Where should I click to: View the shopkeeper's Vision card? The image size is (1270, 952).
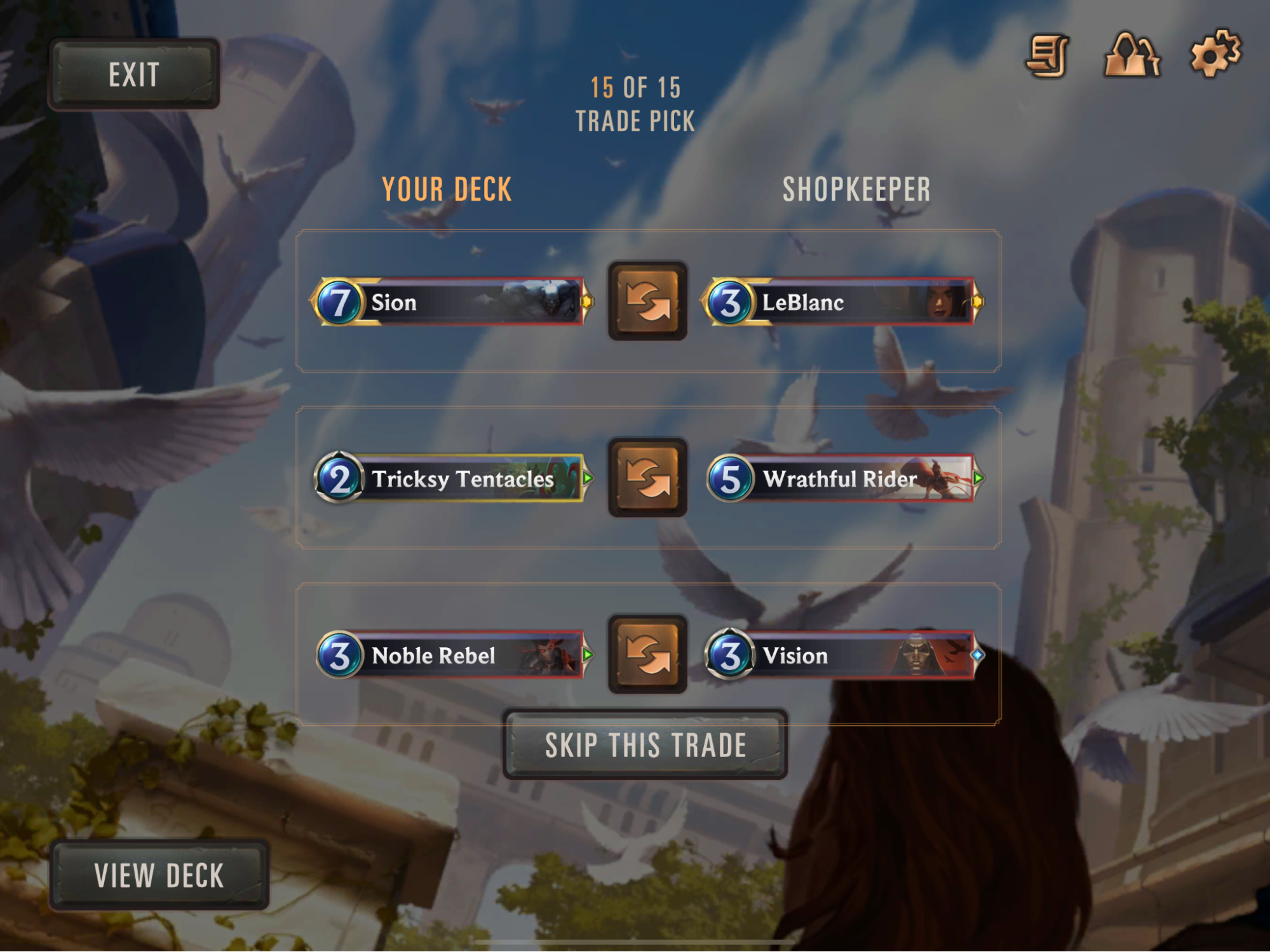click(x=842, y=655)
